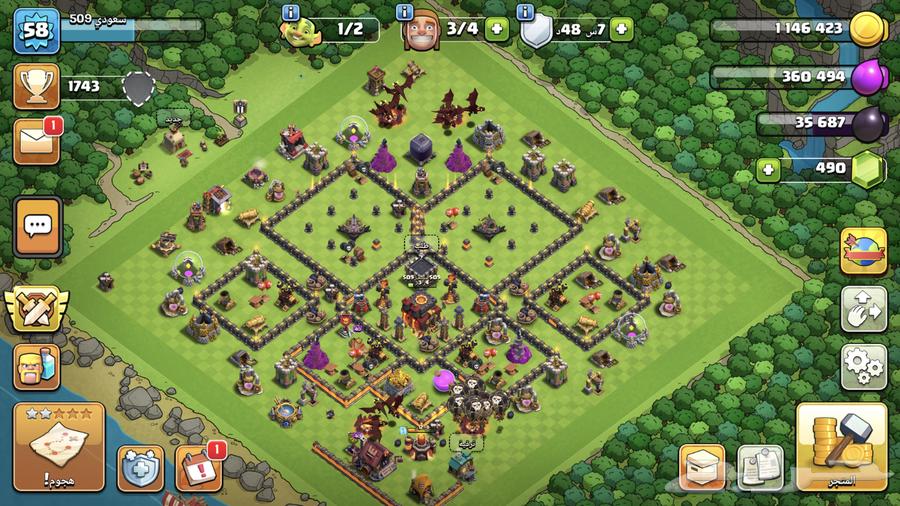The height and width of the screenshot is (506, 900).
Task: Open the globe and ribbon button
Action: tap(863, 251)
